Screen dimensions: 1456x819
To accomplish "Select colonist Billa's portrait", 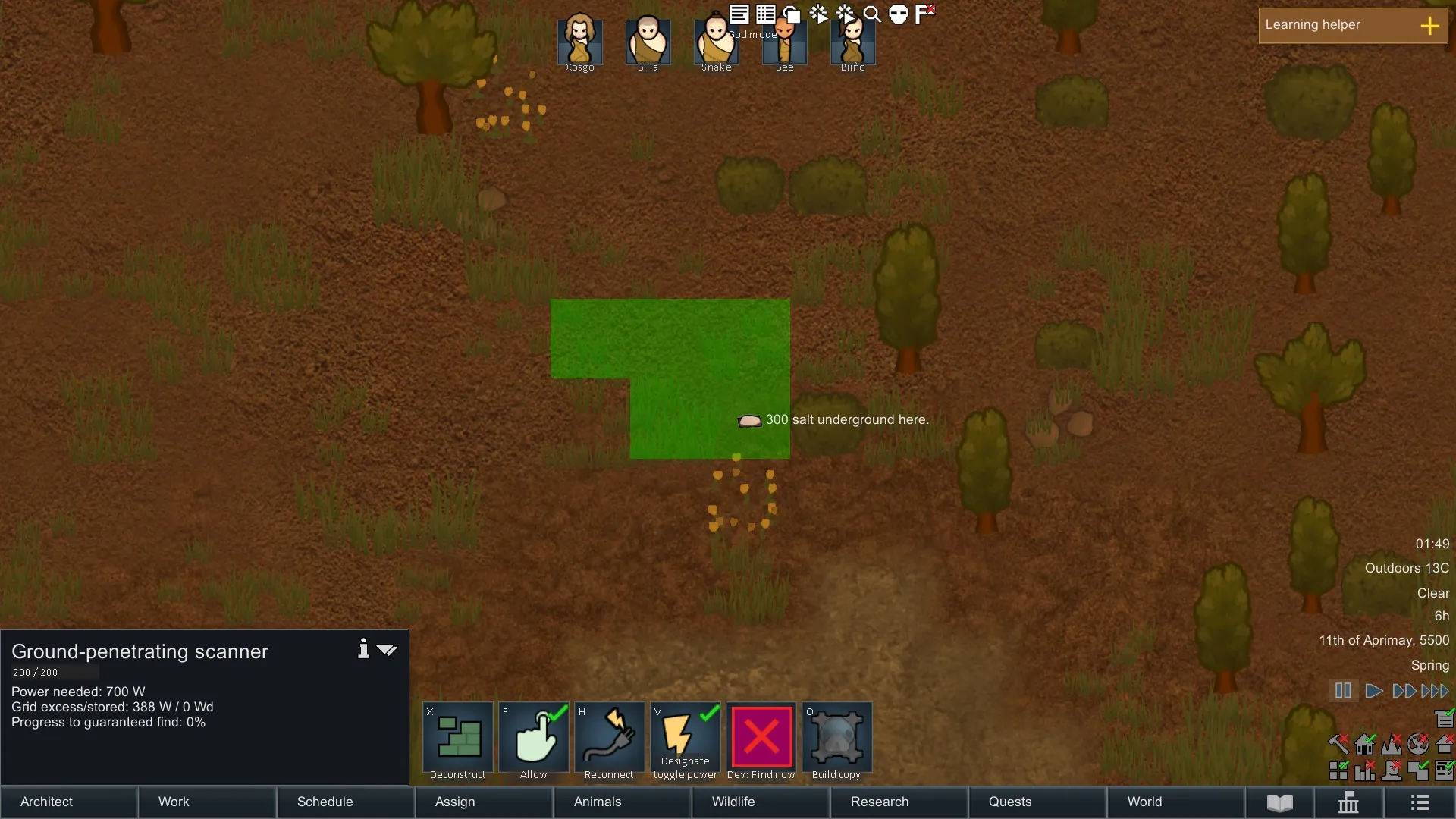I will coord(648,41).
